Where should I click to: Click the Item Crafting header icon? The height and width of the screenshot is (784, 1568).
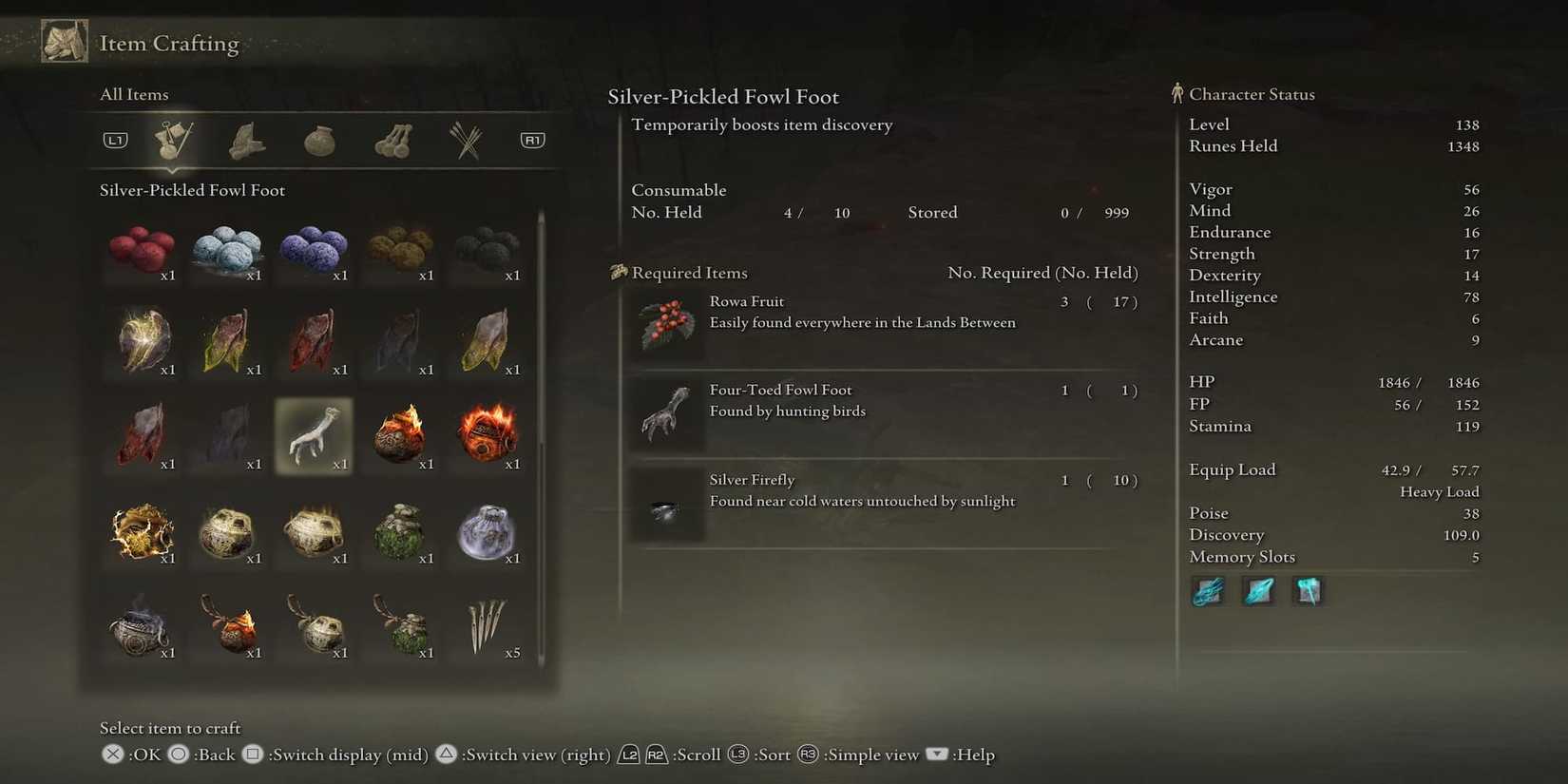click(63, 41)
